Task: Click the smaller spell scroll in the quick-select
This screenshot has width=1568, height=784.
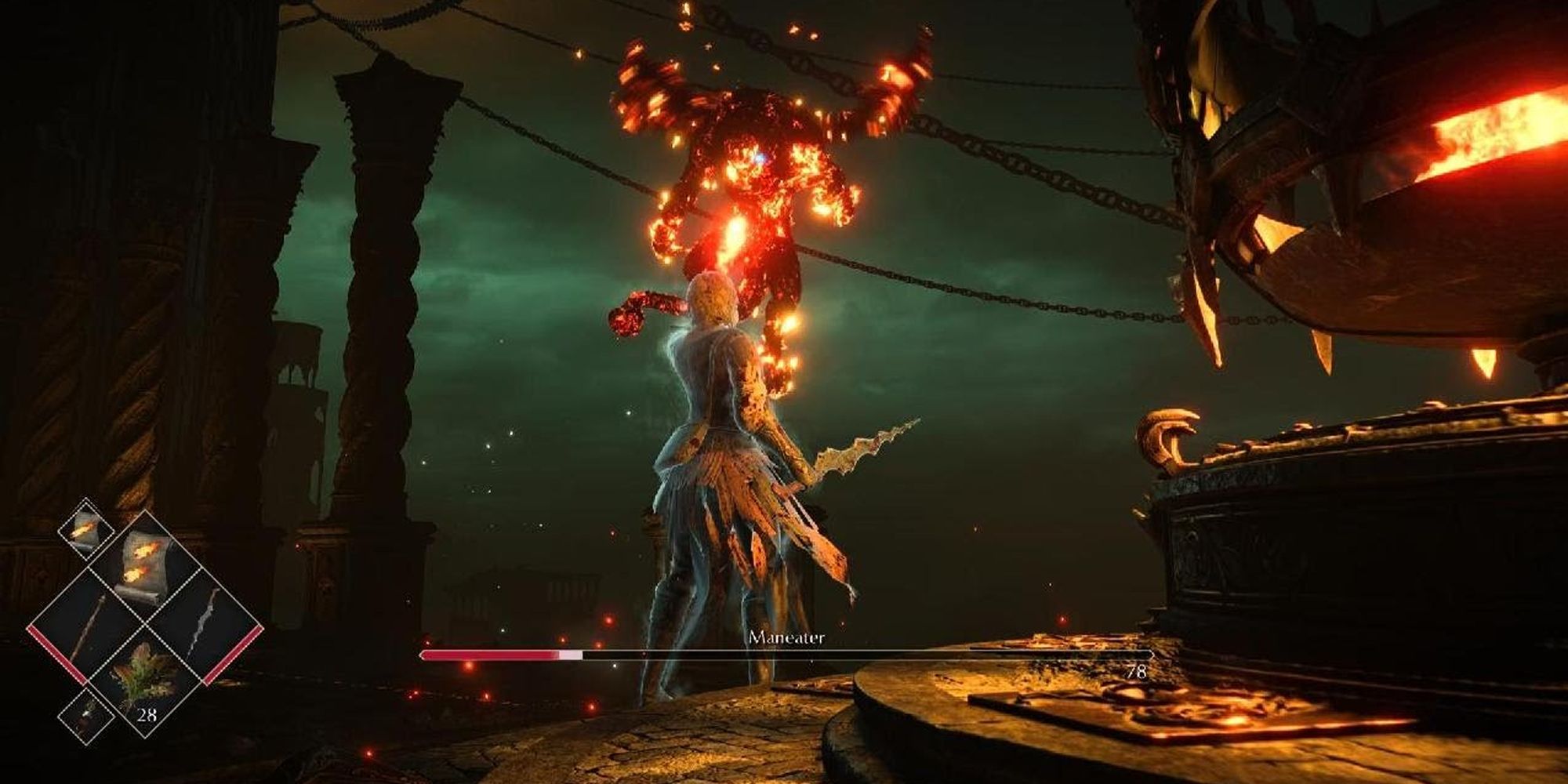Action: [85, 530]
